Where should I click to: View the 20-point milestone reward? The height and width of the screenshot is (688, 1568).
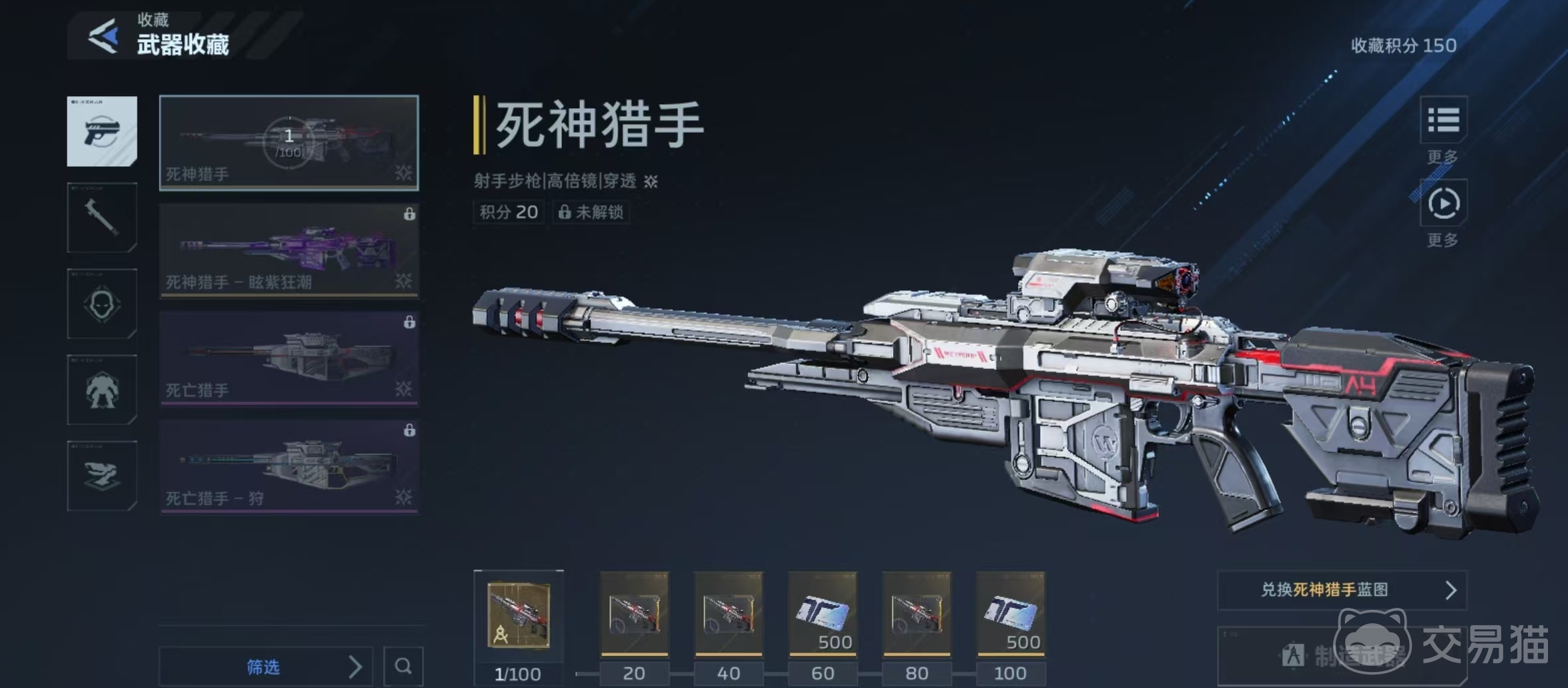click(x=634, y=614)
